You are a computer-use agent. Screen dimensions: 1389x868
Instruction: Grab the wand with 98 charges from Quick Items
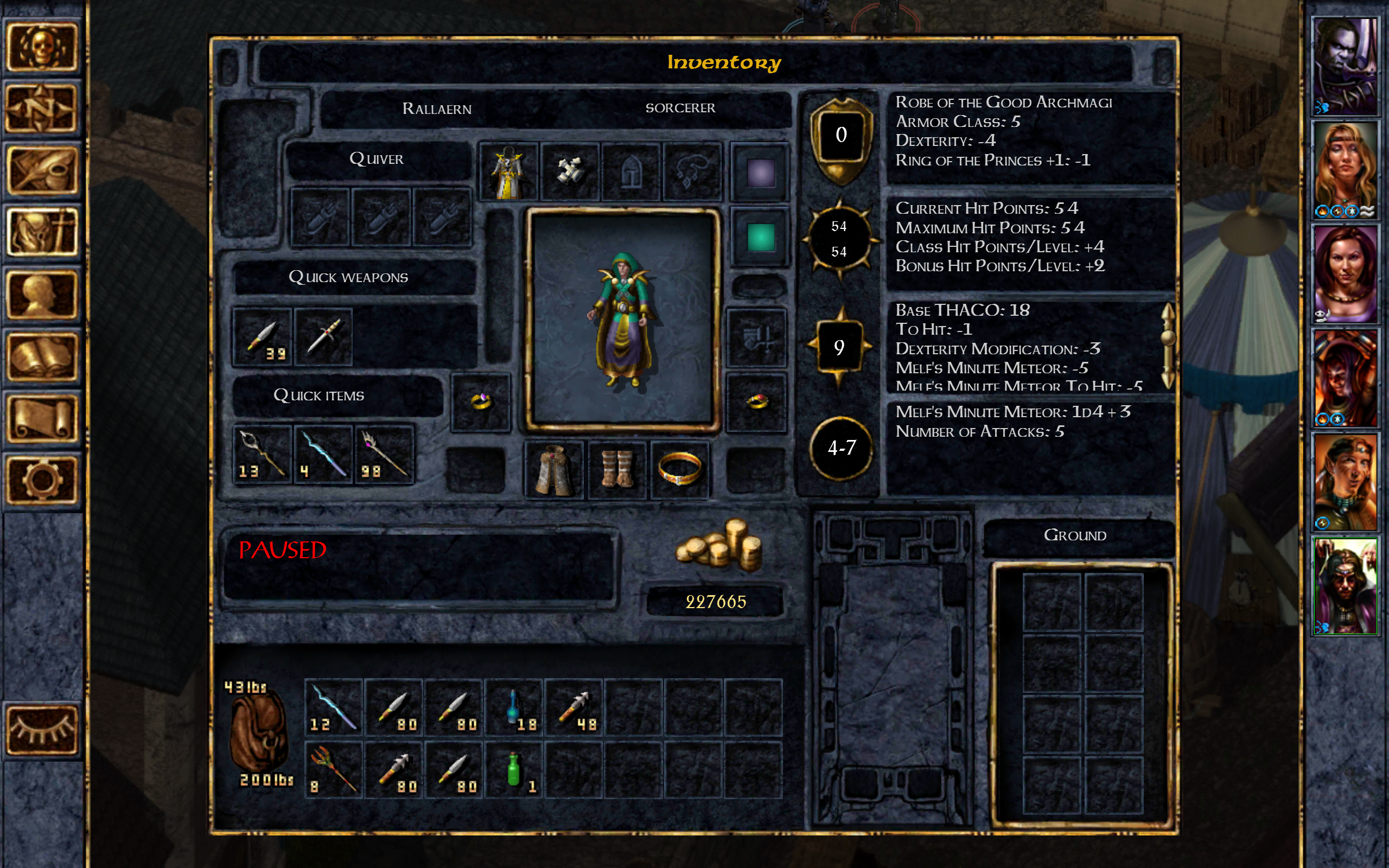coord(384,454)
